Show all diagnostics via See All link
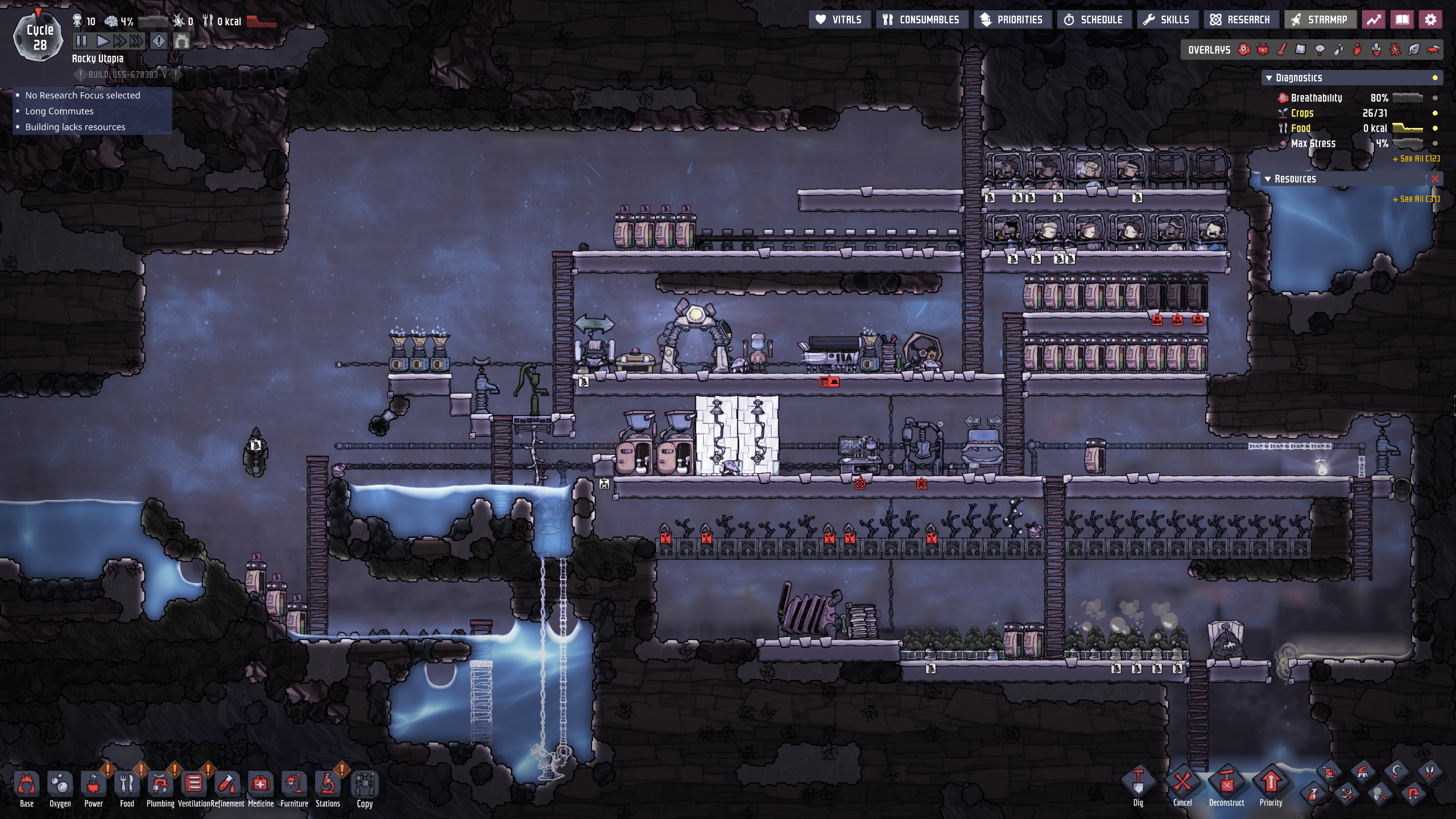Image resolution: width=1456 pixels, height=819 pixels. click(1416, 159)
